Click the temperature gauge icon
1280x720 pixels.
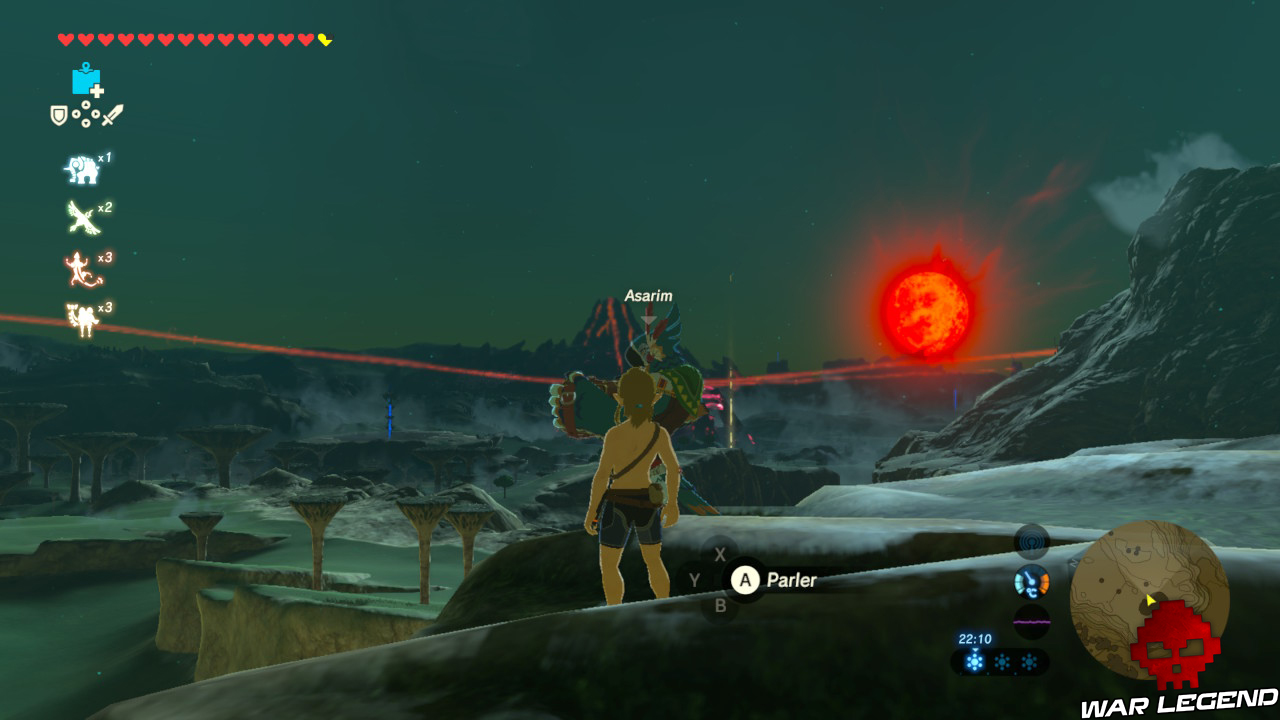pyautogui.click(x=1030, y=583)
